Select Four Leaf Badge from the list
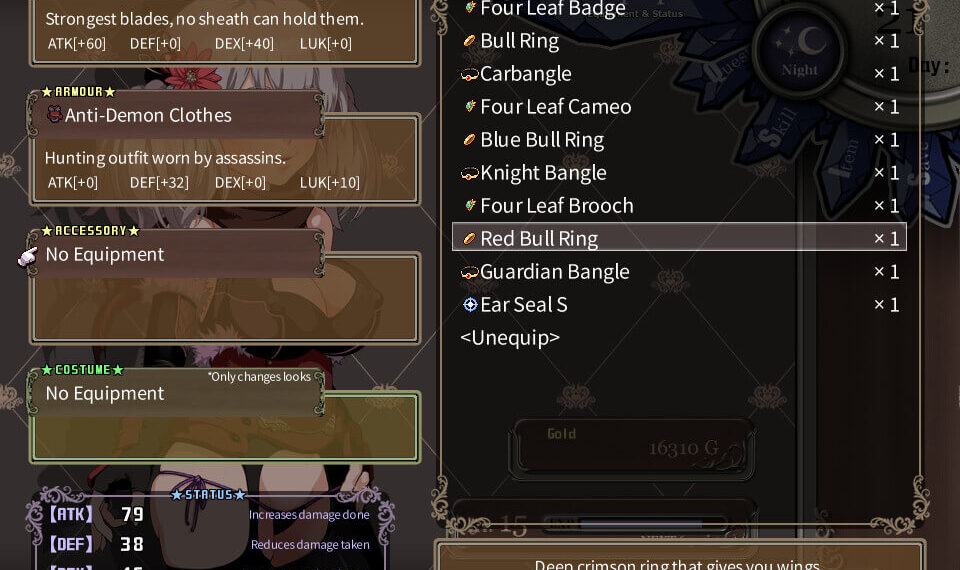960x570 pixels. pos(552,9)
